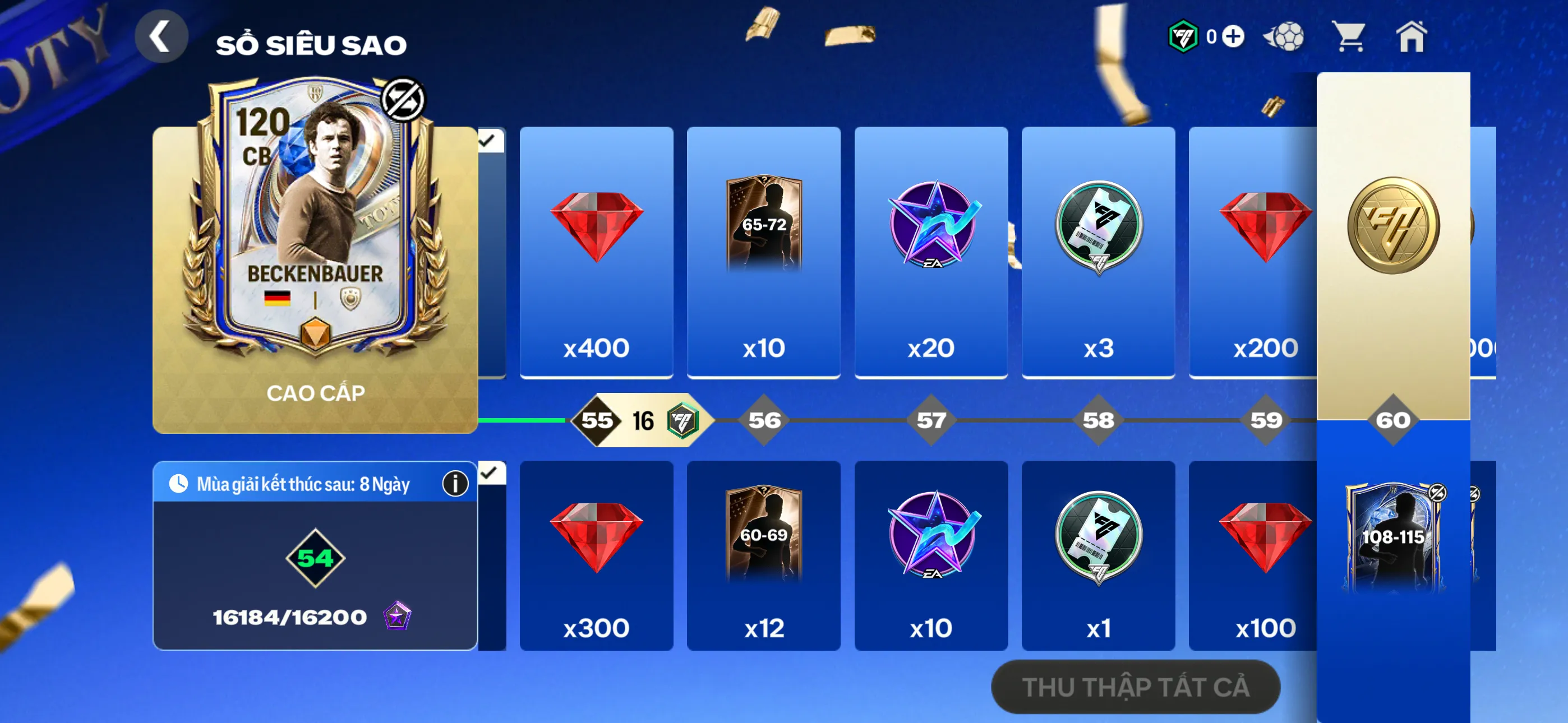Image resolution: width=1568 pixels, height=723 pixels.
Task: Open the SỔ SIÊU SAO header
Action: coord(311,43)
